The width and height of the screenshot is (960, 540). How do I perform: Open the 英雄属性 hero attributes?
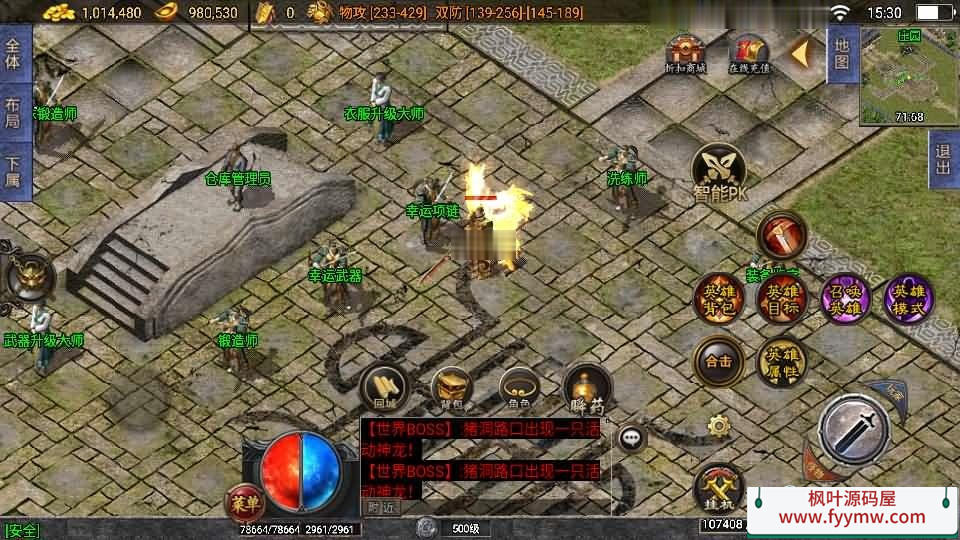[781, 361]
